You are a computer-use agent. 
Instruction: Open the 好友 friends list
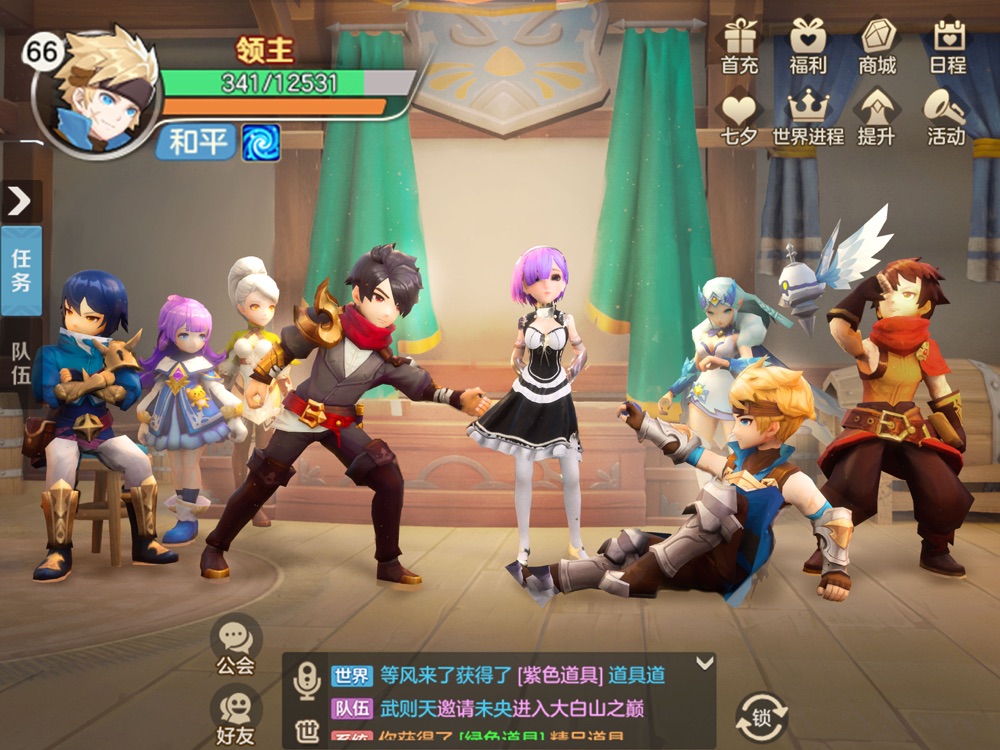click(x=236, y=717)
